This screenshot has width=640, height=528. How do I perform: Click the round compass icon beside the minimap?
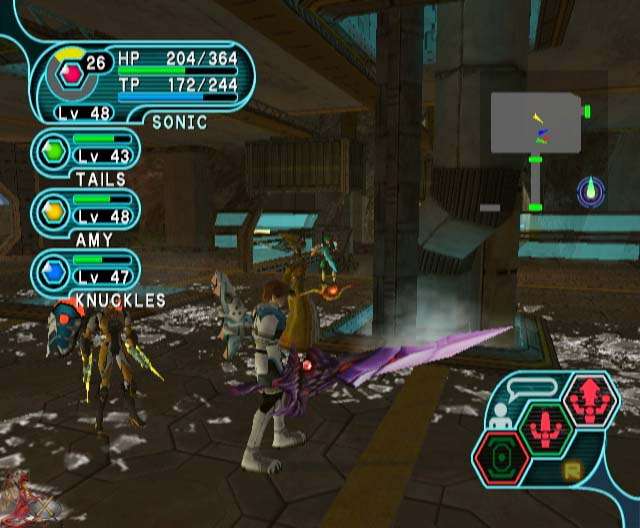(x=591, y=190)
